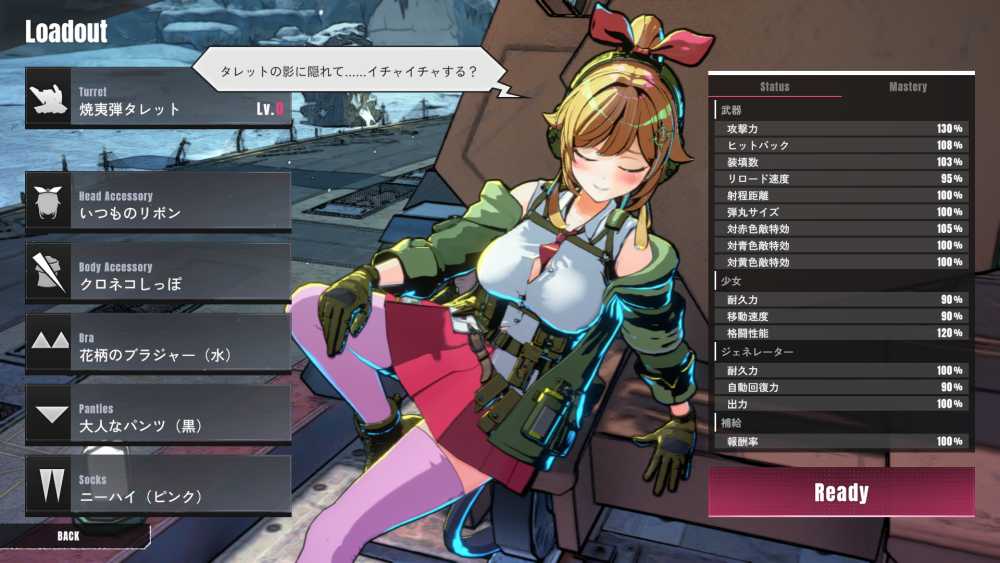Click the Ready button
Image resolution: width=1000 pixels, height=563 pixels.
point(841,492)
